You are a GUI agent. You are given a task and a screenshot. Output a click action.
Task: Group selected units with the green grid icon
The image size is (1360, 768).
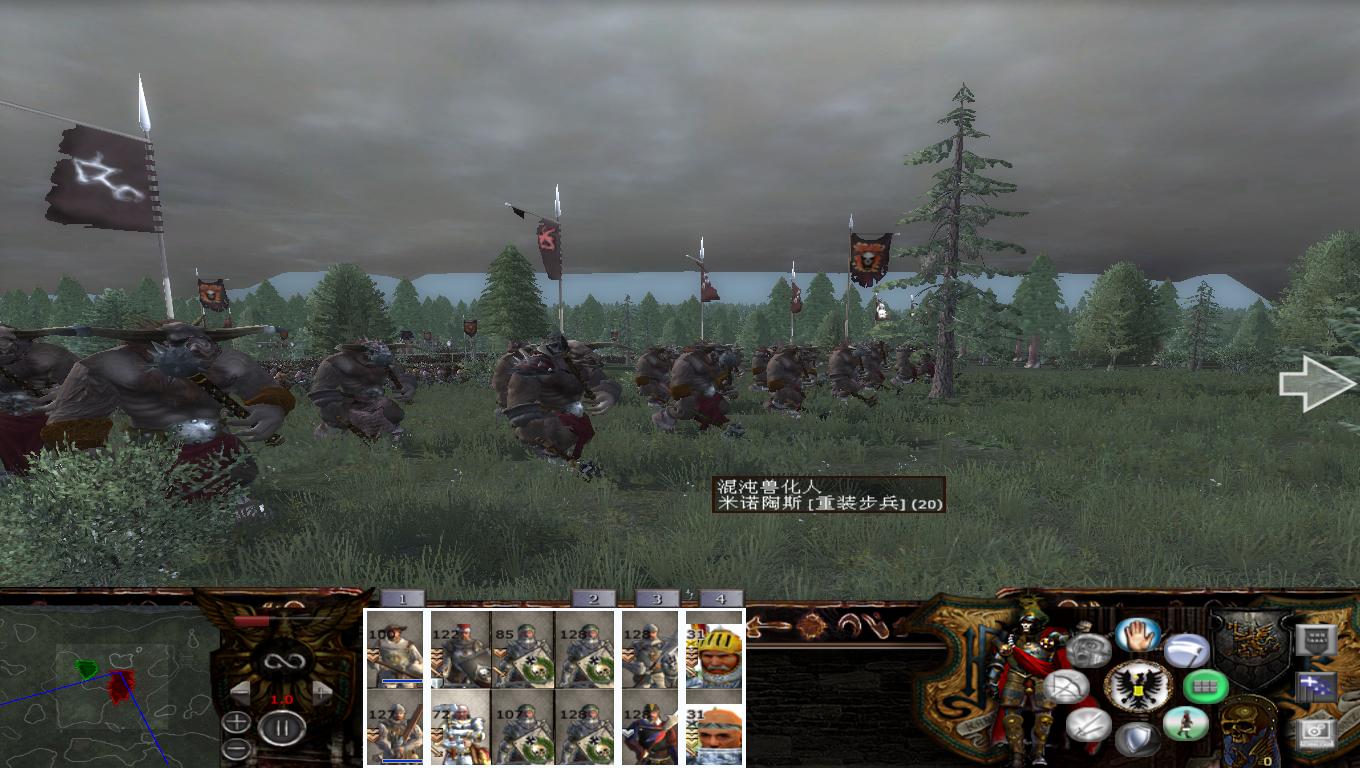(1204, 687)
